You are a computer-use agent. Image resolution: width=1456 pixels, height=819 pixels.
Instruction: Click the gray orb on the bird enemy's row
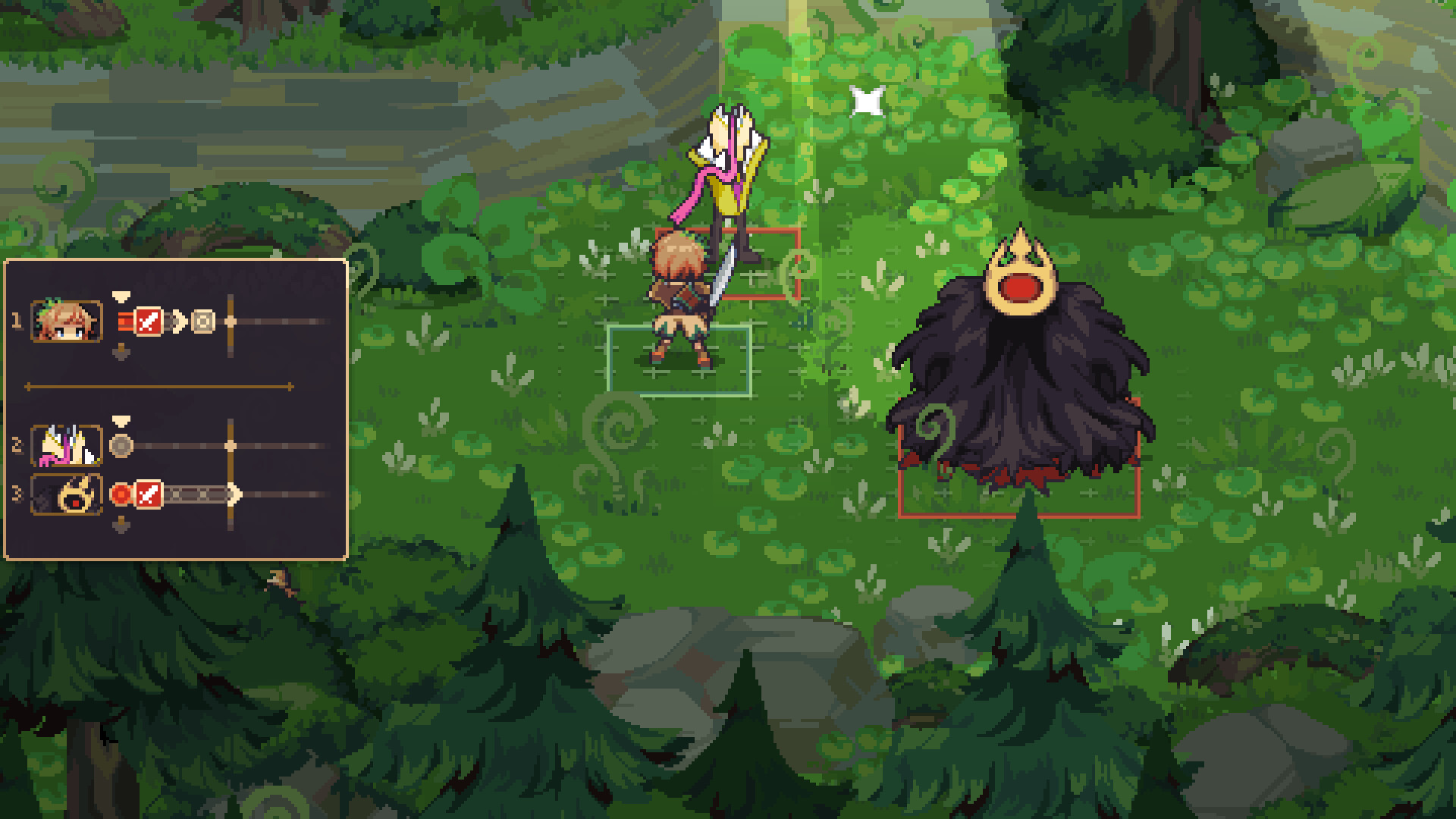point(121,444)
